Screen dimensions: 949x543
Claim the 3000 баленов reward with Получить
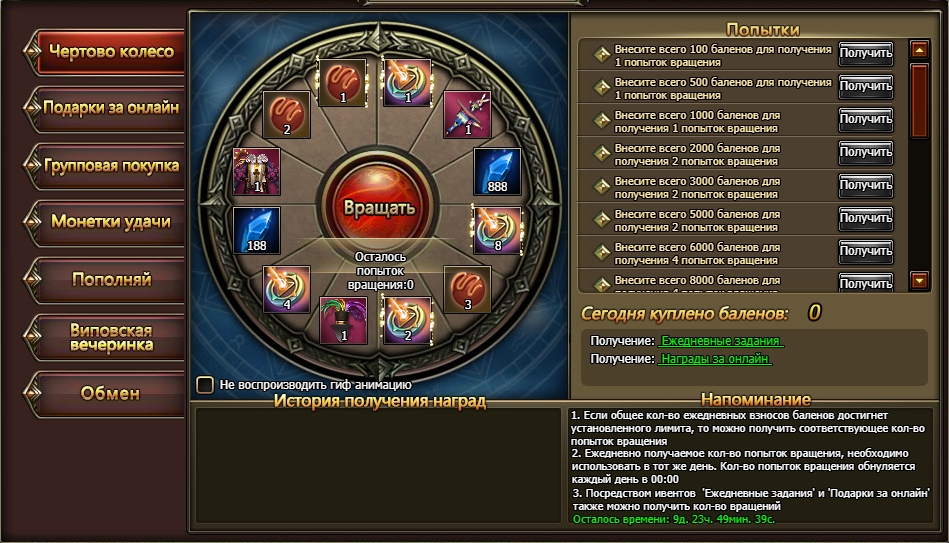tap(865, 185)
